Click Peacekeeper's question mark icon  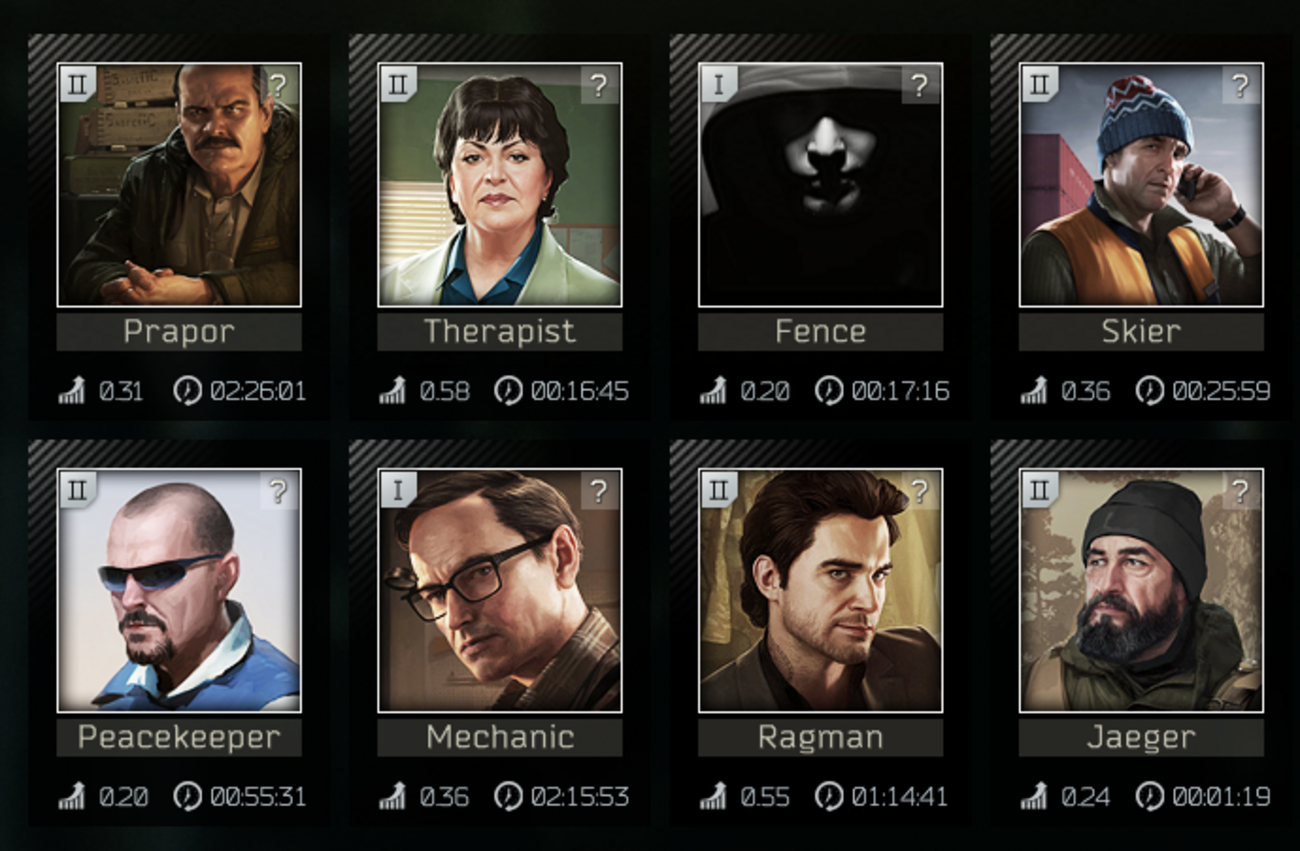point(279,491)
